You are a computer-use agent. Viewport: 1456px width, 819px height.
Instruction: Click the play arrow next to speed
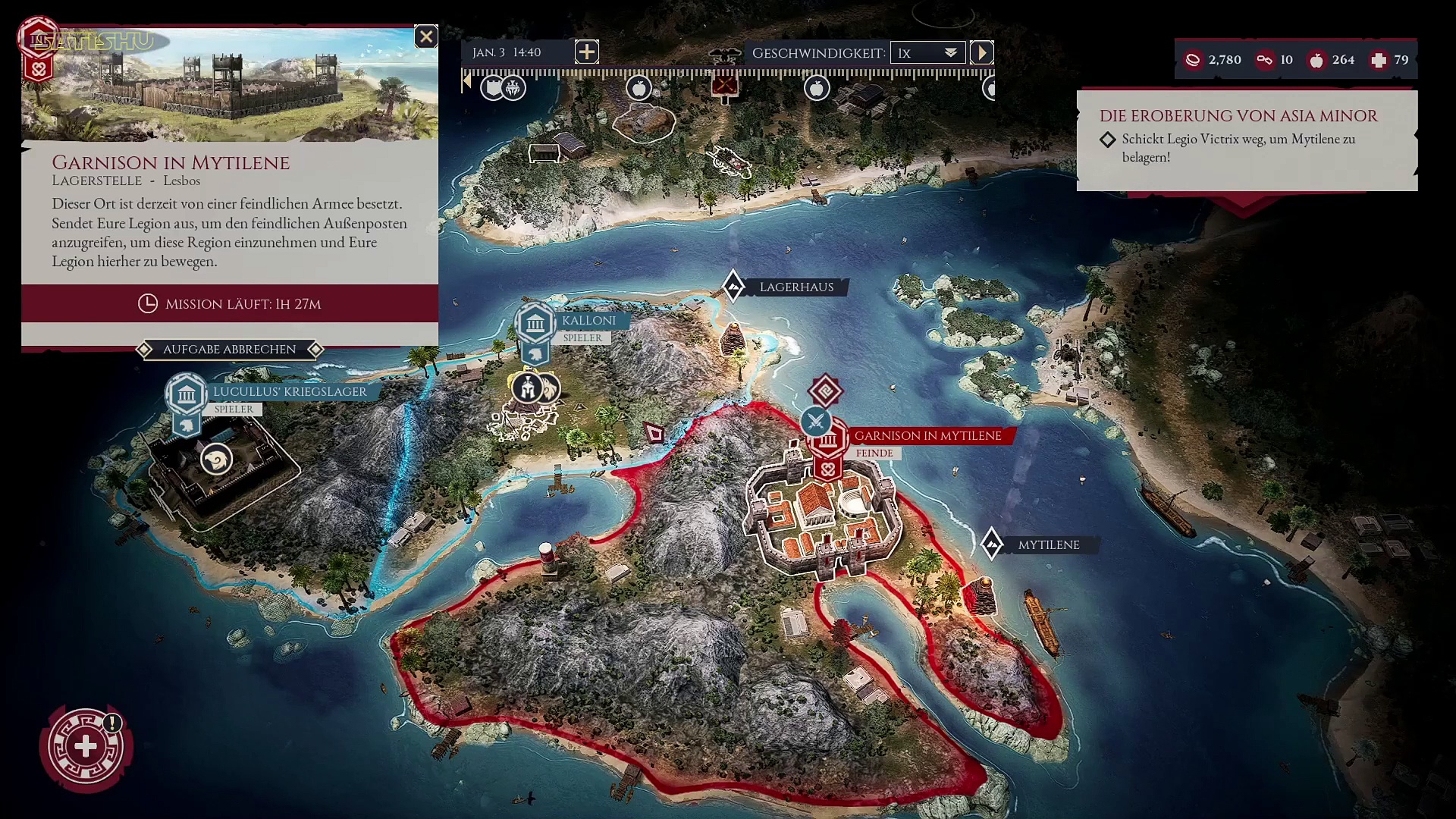[x=981, y=52]
